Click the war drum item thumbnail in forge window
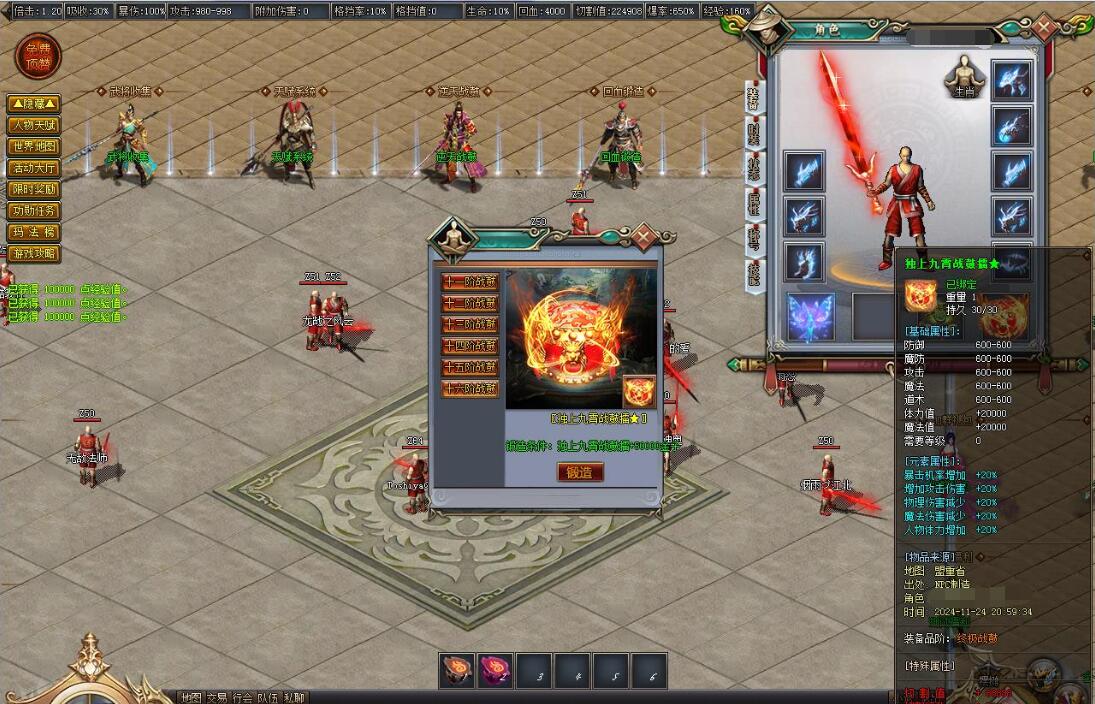Viewport: 1095px width, 704px height. (639, 391)
